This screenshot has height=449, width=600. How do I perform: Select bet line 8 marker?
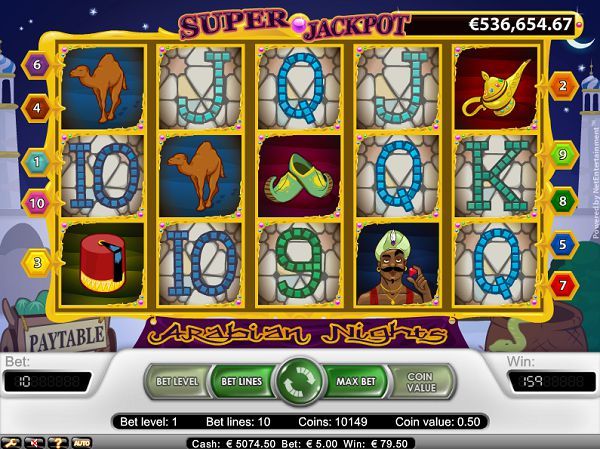pos(562,201)
